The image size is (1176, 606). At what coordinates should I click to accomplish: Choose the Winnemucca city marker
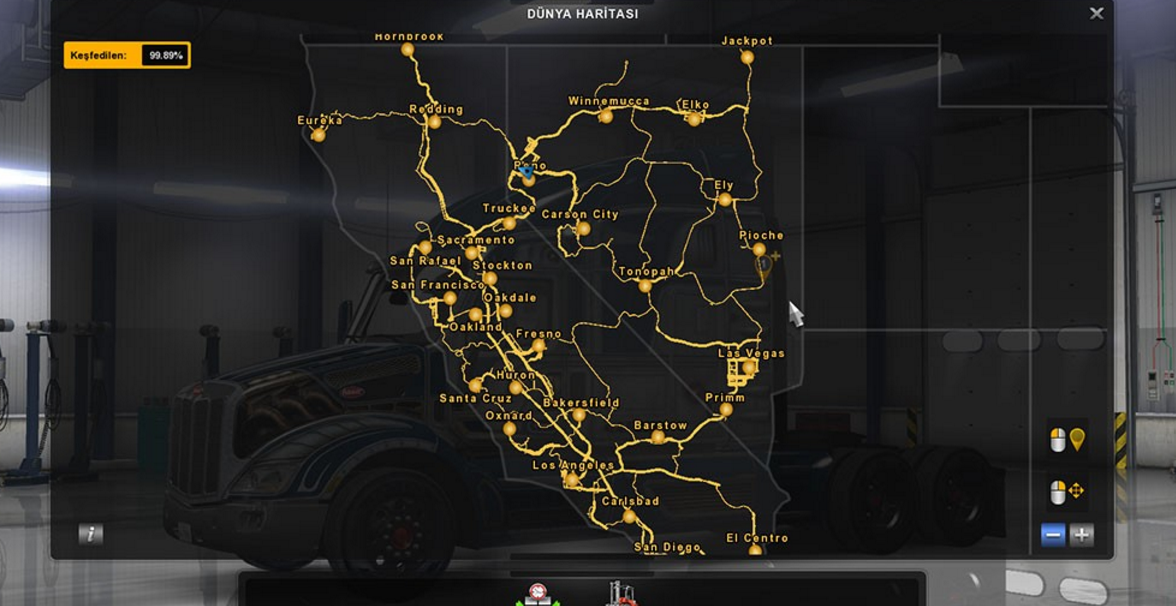coord(606,117)
